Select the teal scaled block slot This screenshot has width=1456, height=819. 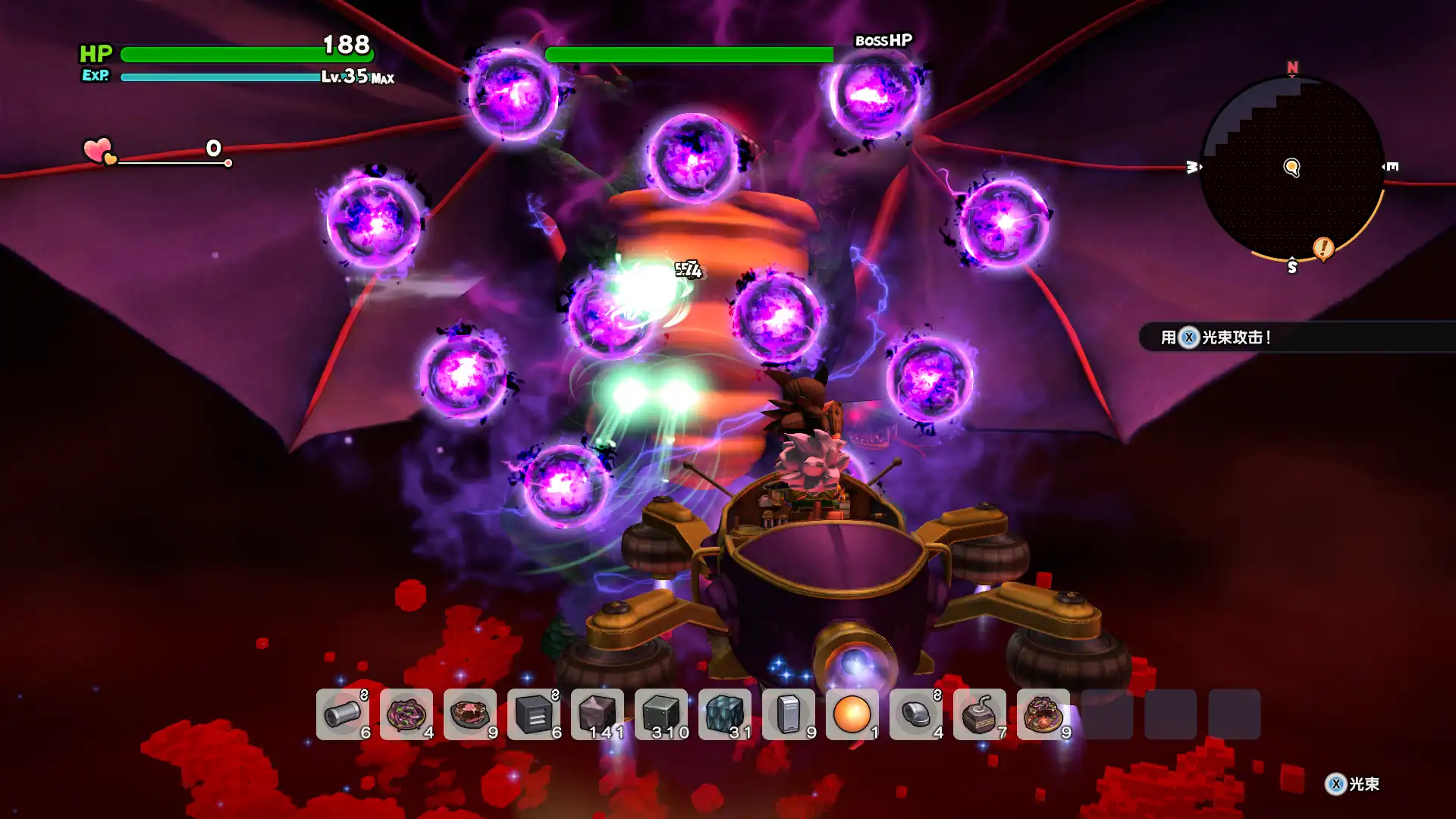coord(725,714)
